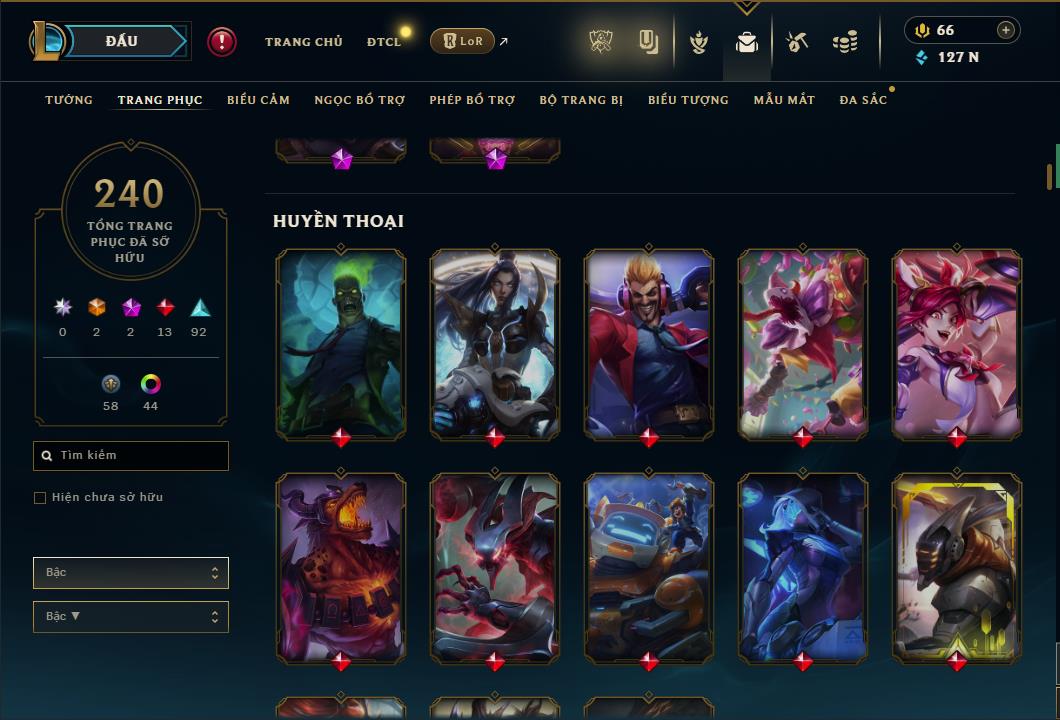The height and width of the screenshot is (720, 1060).
Task: Add currency with the plus button
Action: pyautogui.click(x=1006, y=30)
